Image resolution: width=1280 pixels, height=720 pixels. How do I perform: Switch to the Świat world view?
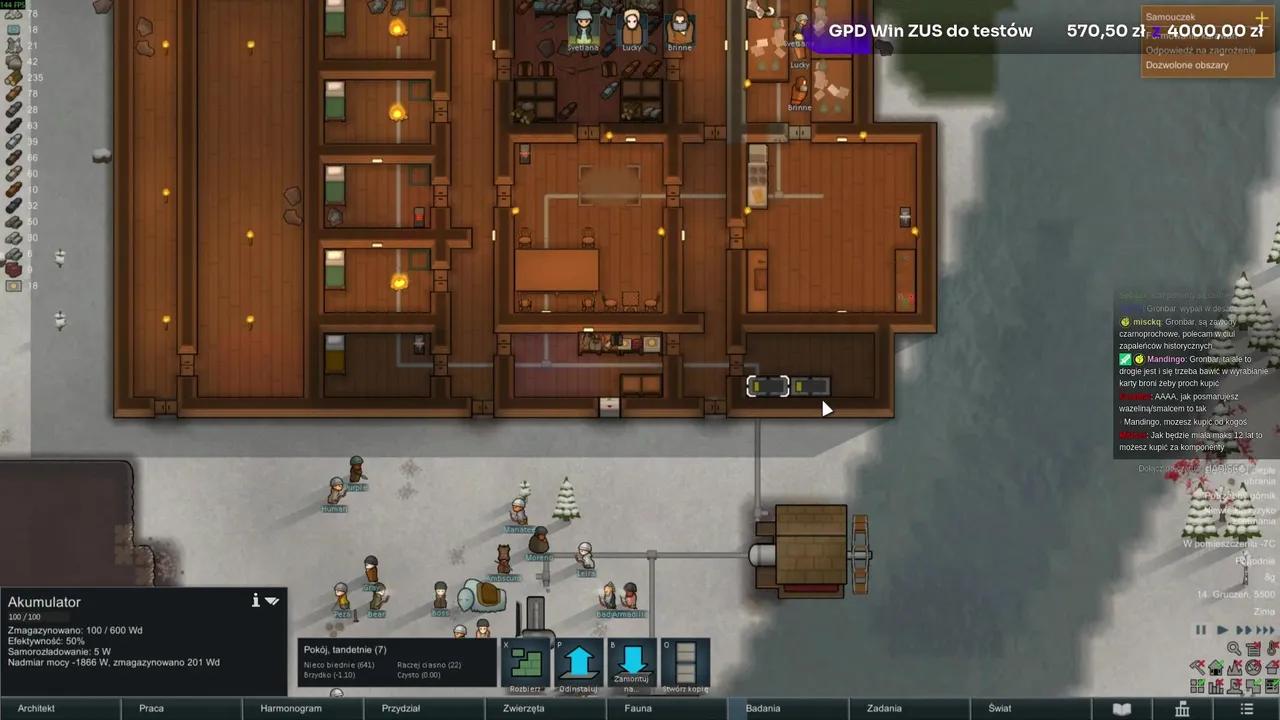coord(1000,708)
